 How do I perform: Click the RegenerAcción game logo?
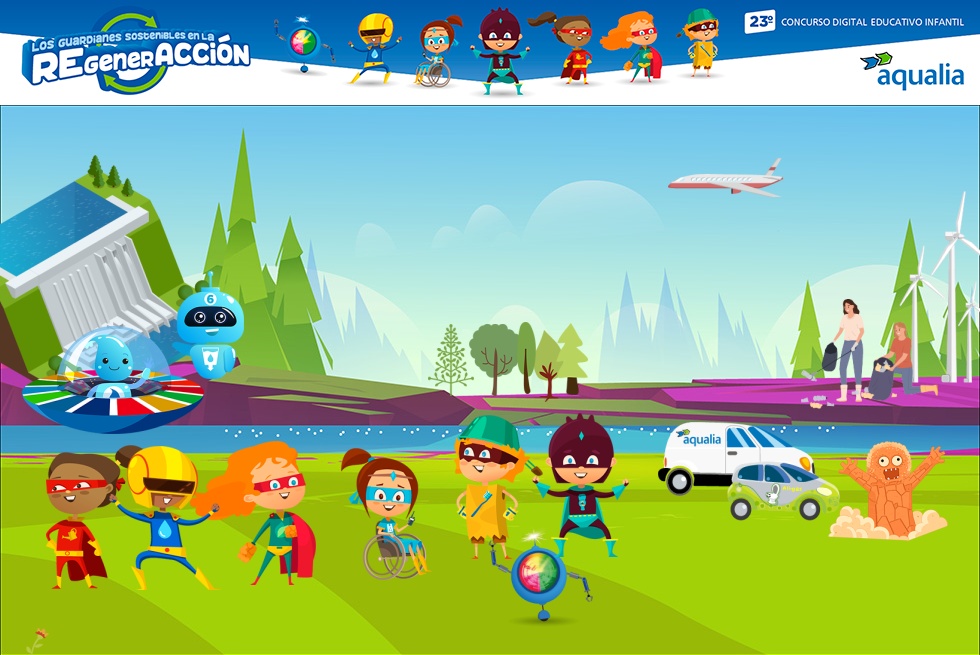pos(135,55)
